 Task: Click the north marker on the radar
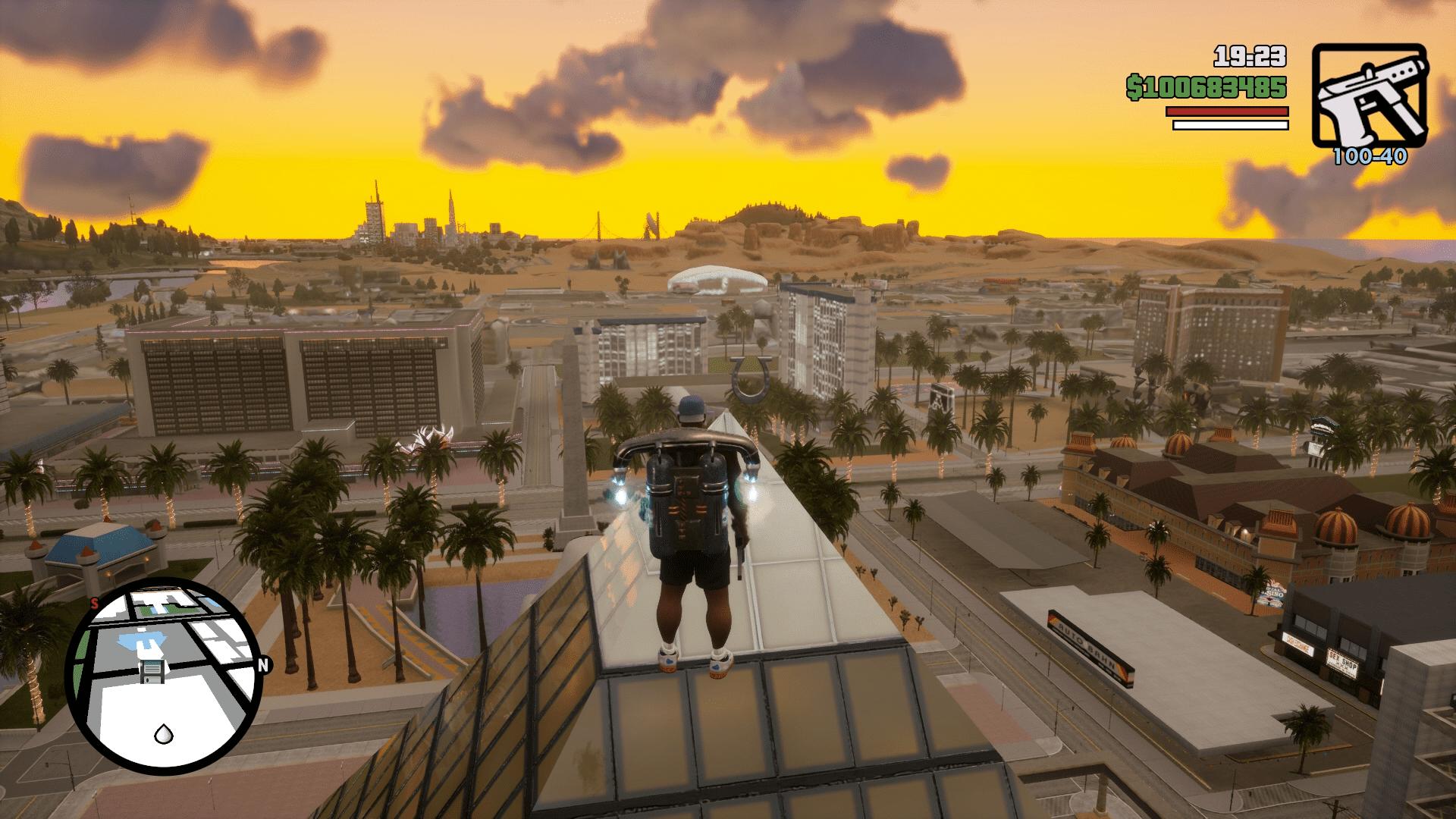coord(263,665)
